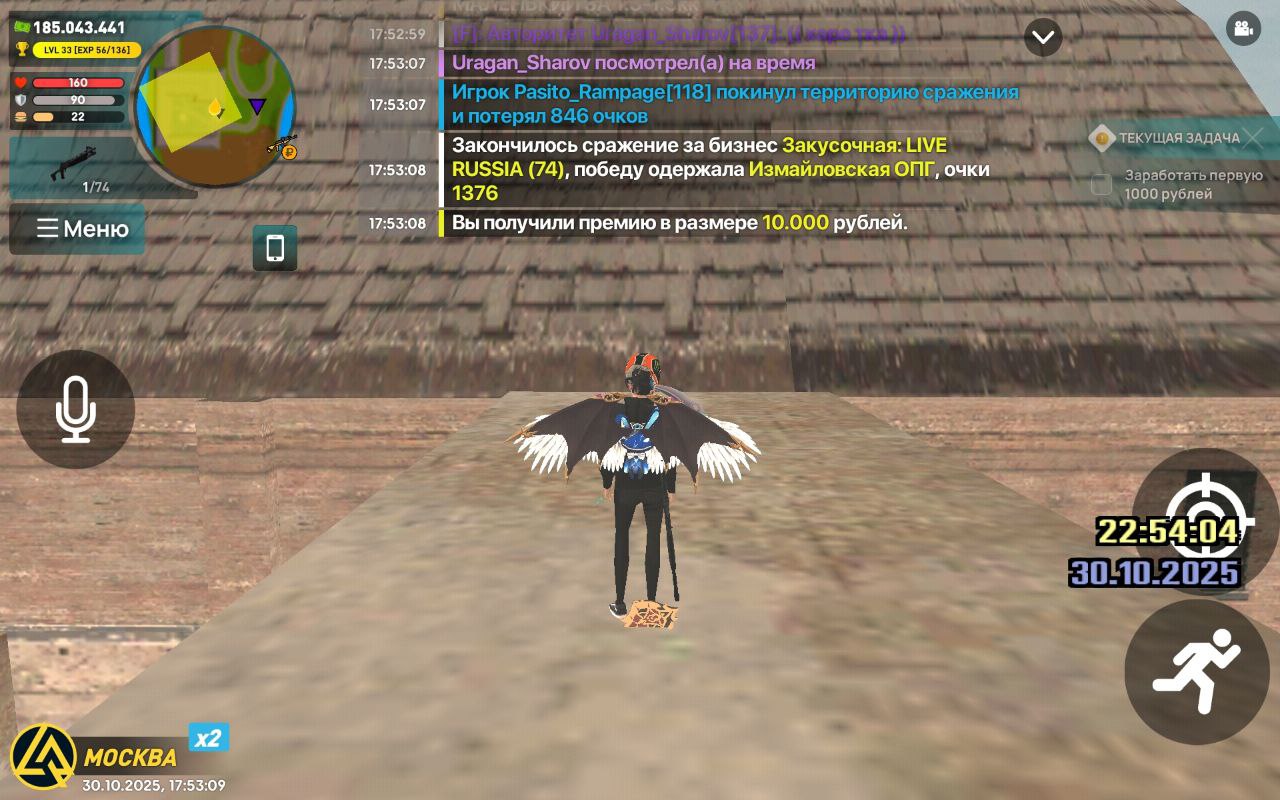Open the Меню menu
The image size is (1280, 800).
tap(76, 229)
